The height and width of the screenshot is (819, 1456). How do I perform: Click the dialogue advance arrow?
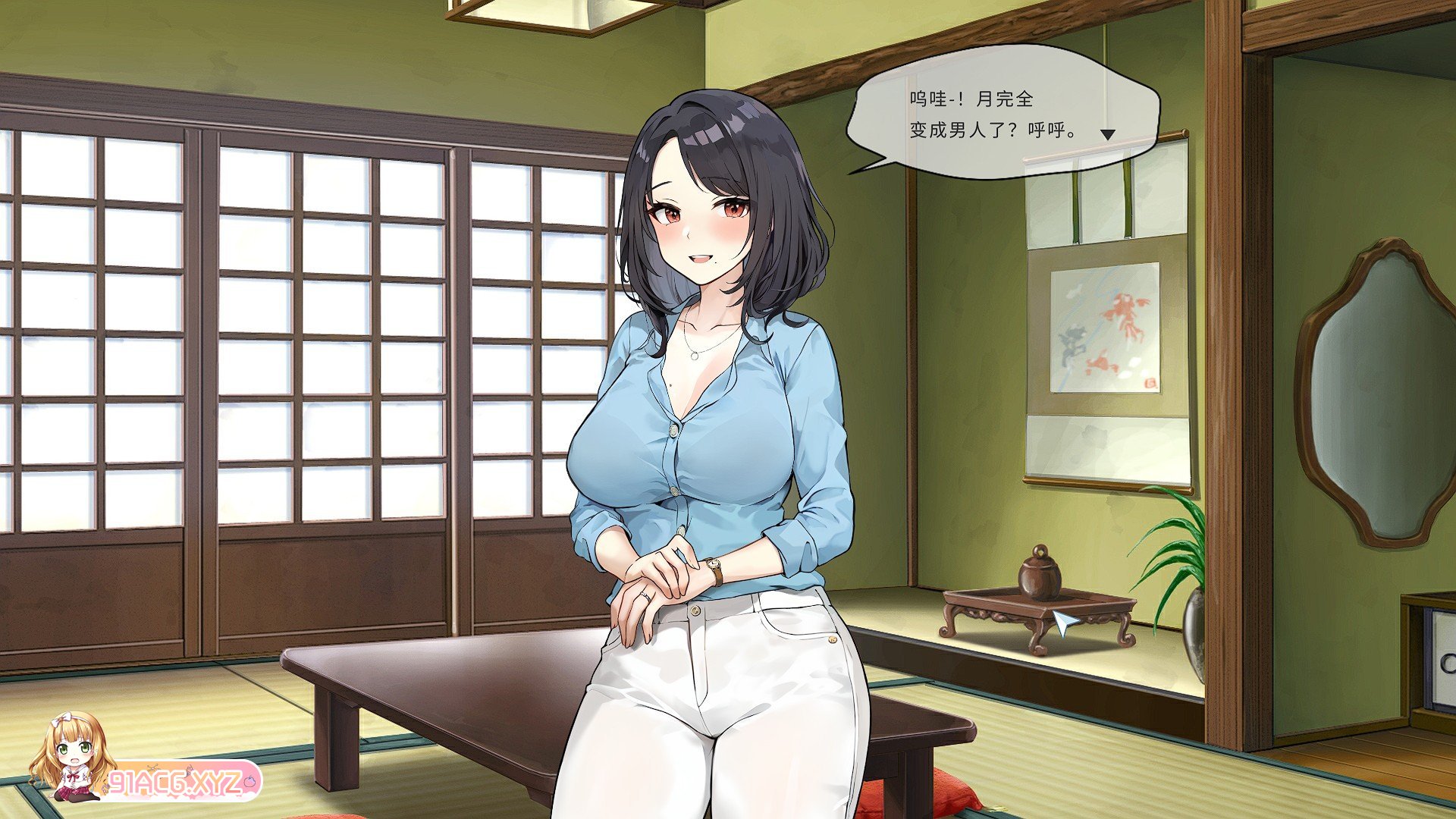coord(1108,135)
